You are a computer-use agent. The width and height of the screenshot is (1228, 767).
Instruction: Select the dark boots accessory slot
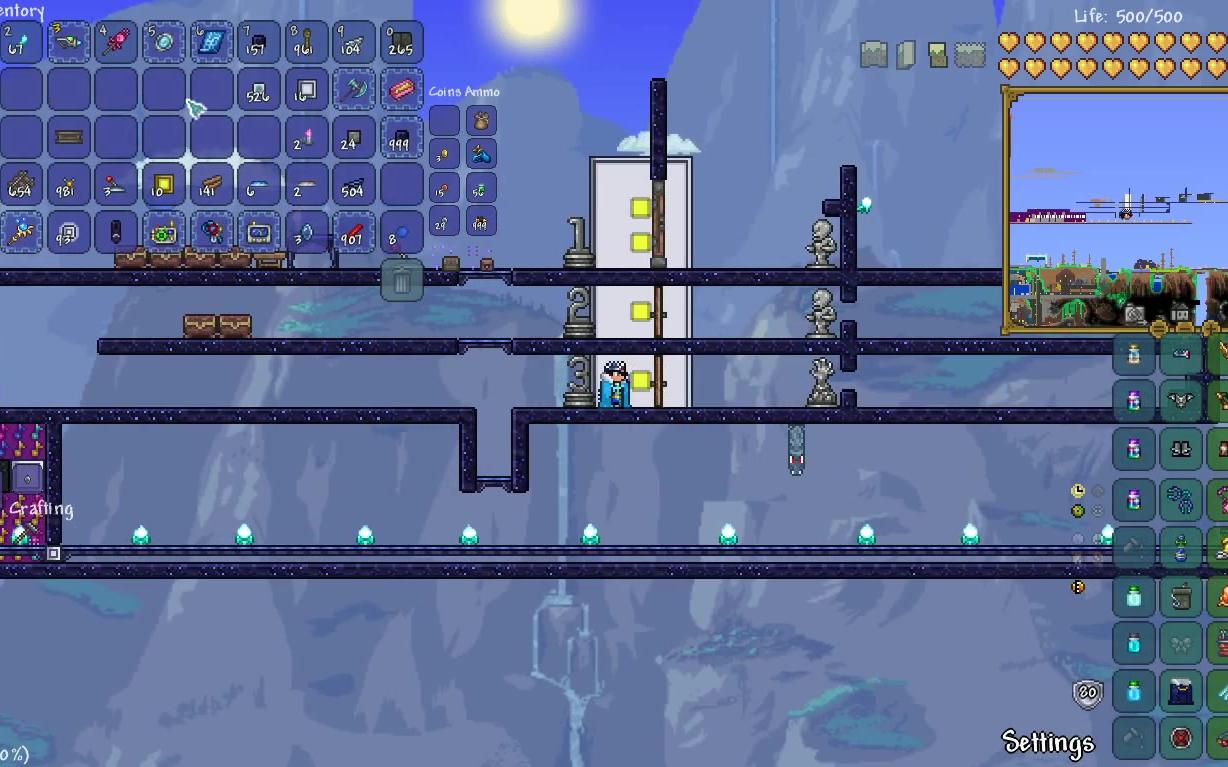(x=1181, y=450)
